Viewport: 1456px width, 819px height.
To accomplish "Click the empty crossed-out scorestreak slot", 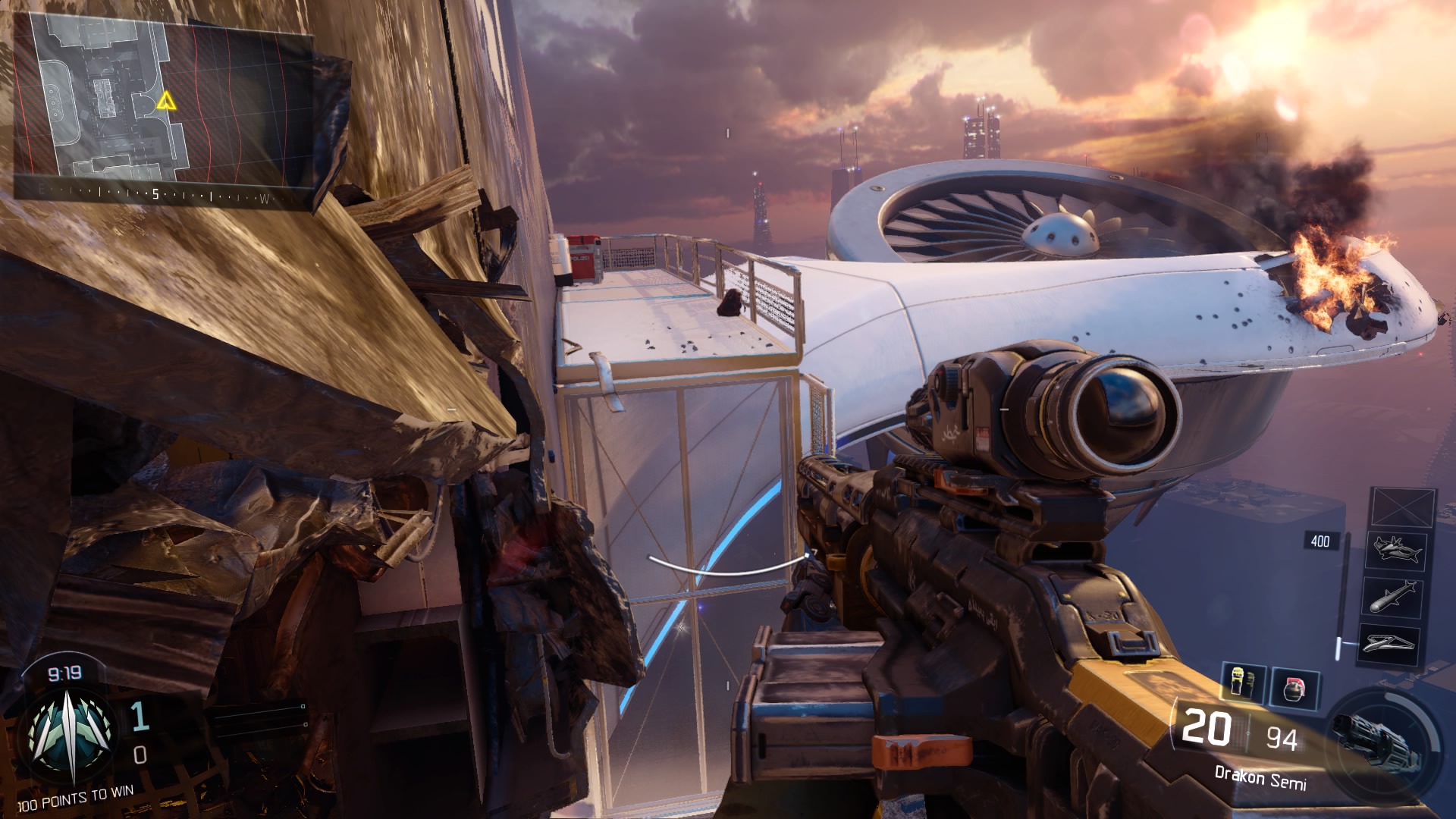I will tap(1403, 507).
